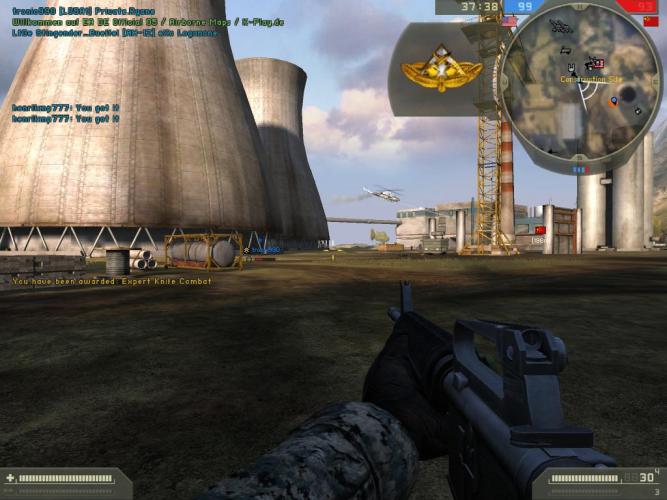The width and height of the screenshot is (667, 500).
Task: Click the China flag icon
Action: click(651, 20)
